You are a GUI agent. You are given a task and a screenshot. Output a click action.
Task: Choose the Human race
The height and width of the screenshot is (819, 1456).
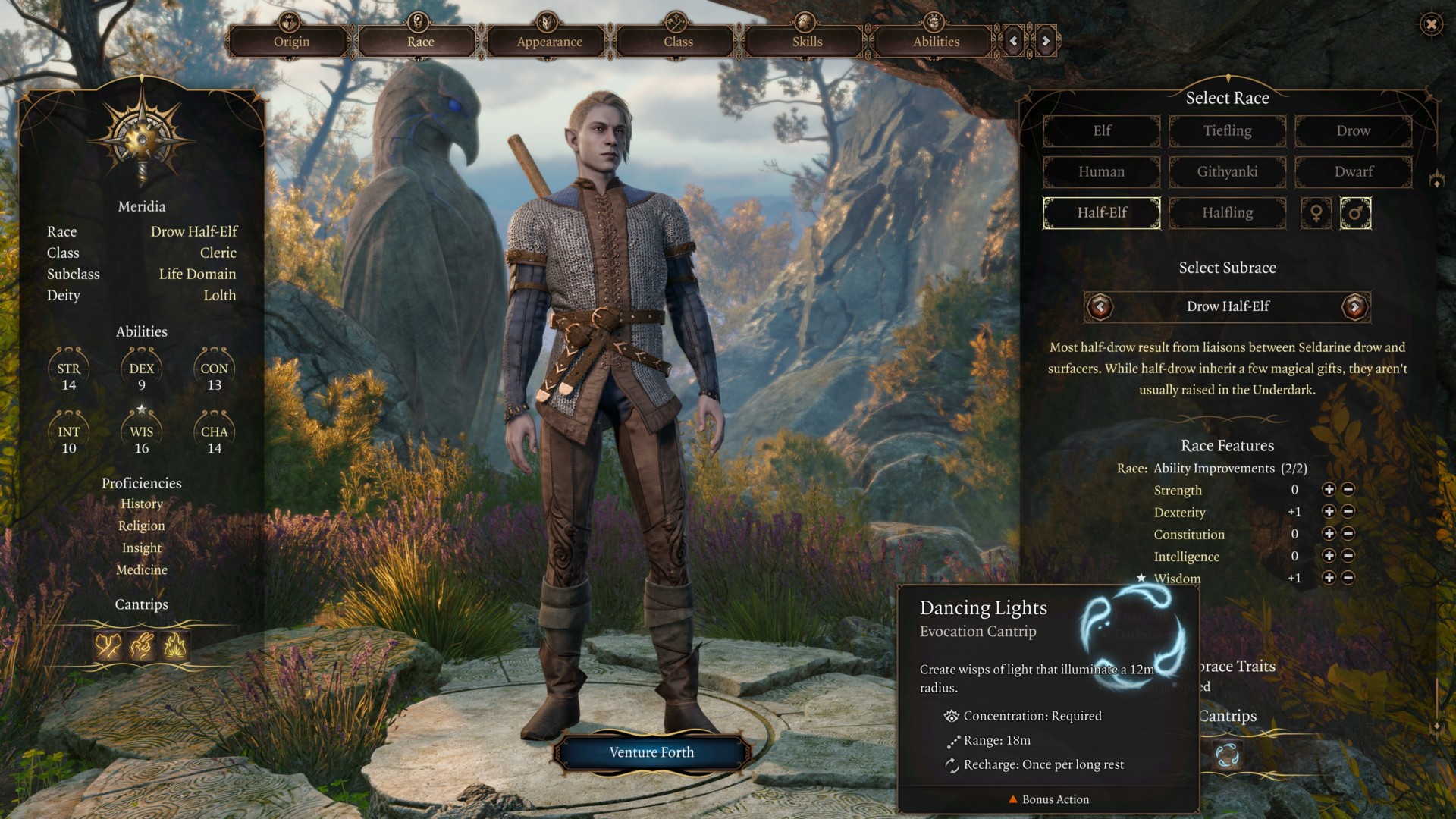point(1101,172)
